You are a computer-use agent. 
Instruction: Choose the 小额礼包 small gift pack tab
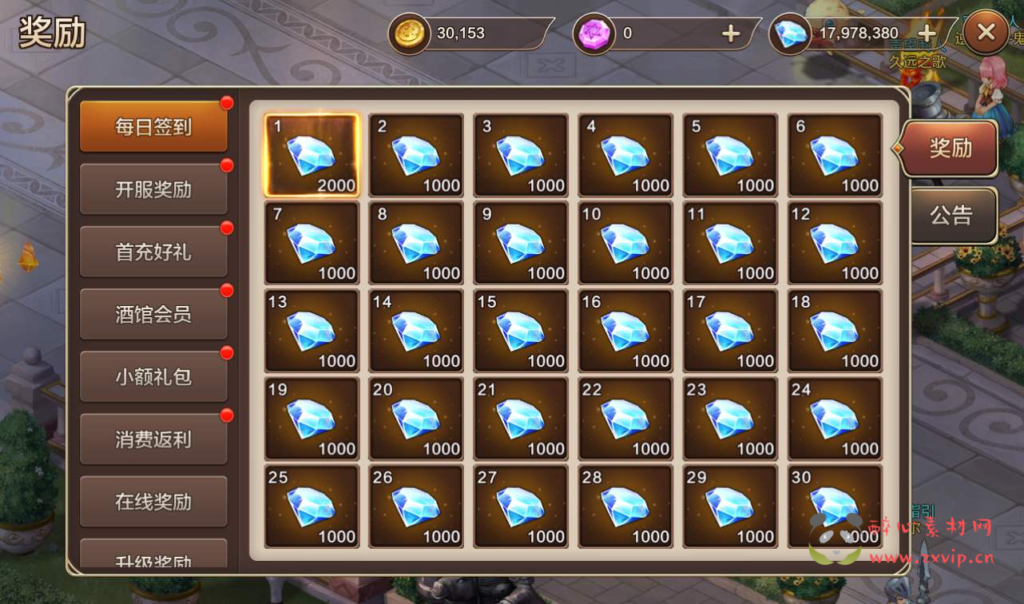(x=153, y=377)
